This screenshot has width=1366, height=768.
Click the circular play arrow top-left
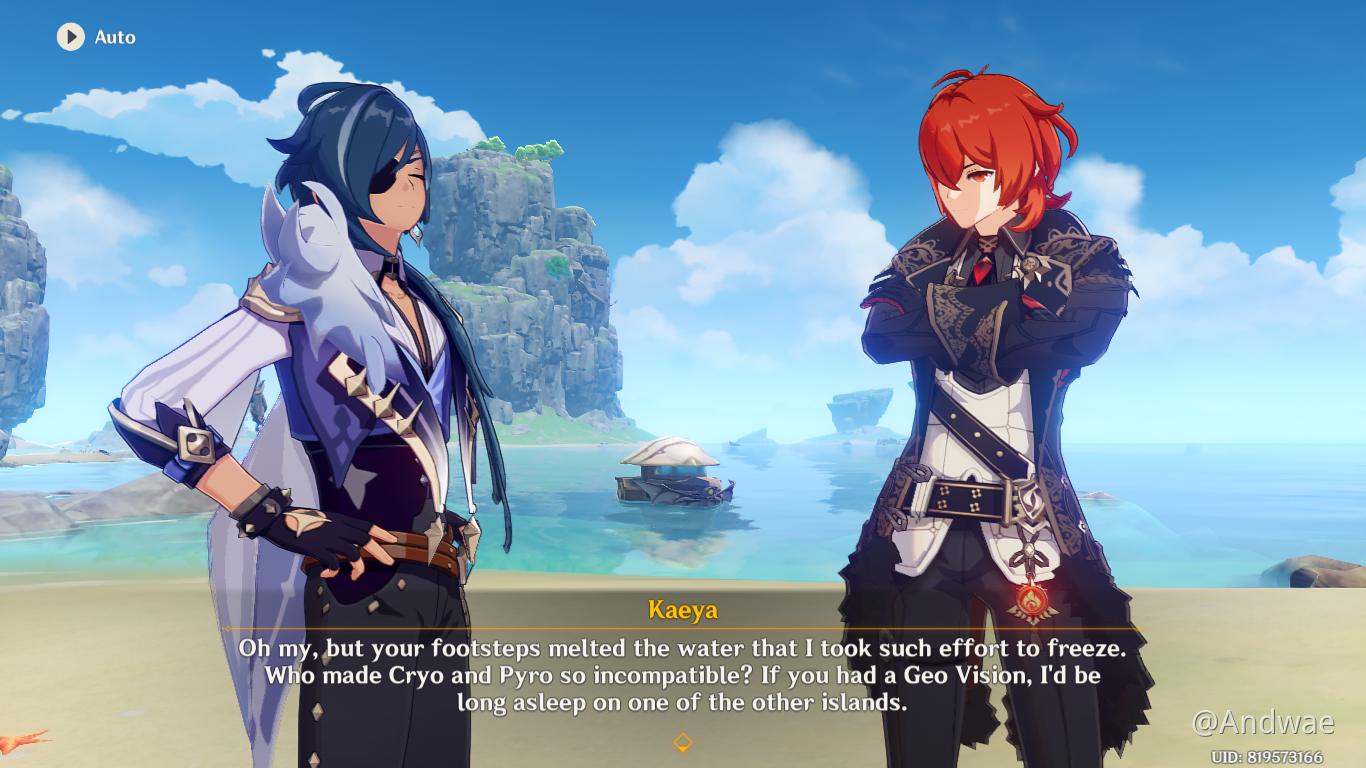(69, 37)
